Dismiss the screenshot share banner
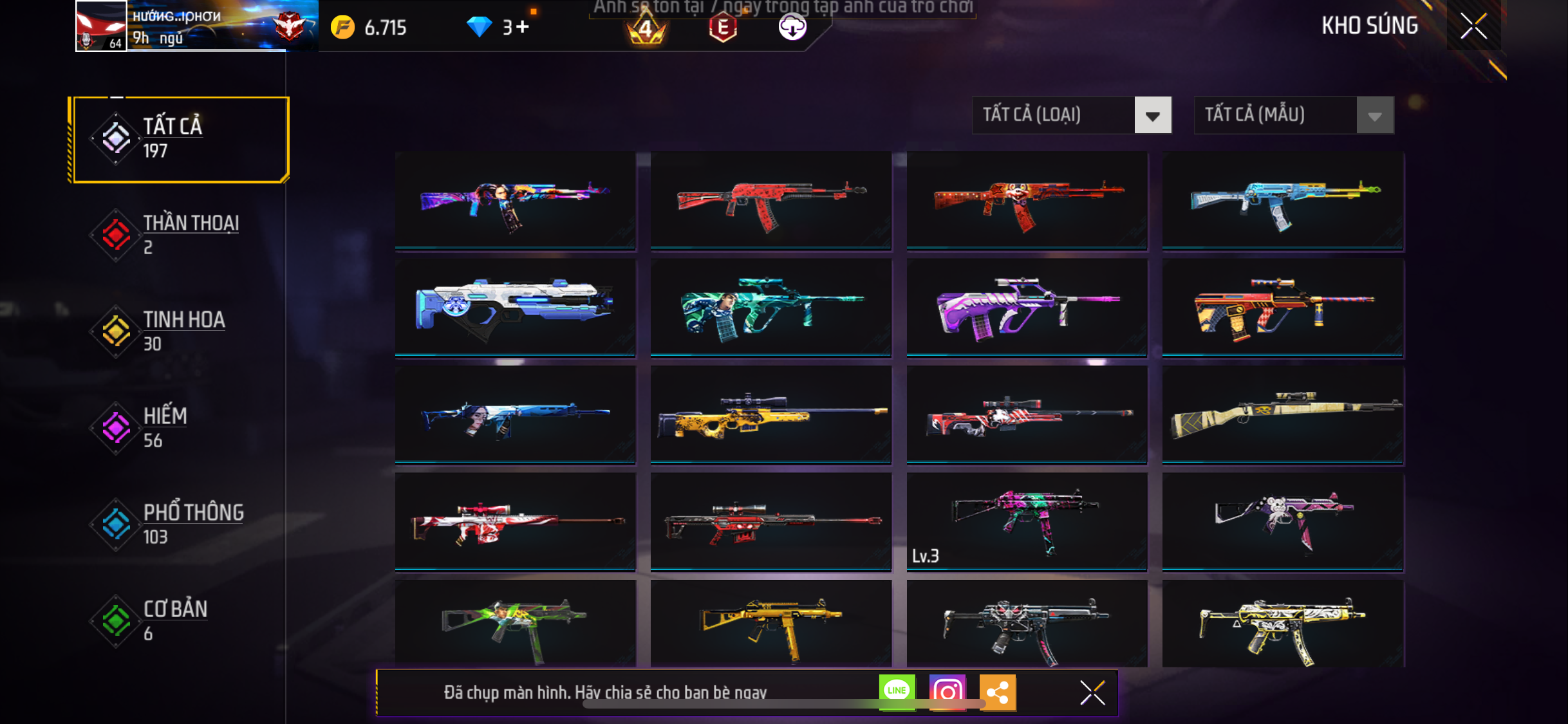Image resolution: width=1568 pixels, height=724 pixels. [1092, 692]
